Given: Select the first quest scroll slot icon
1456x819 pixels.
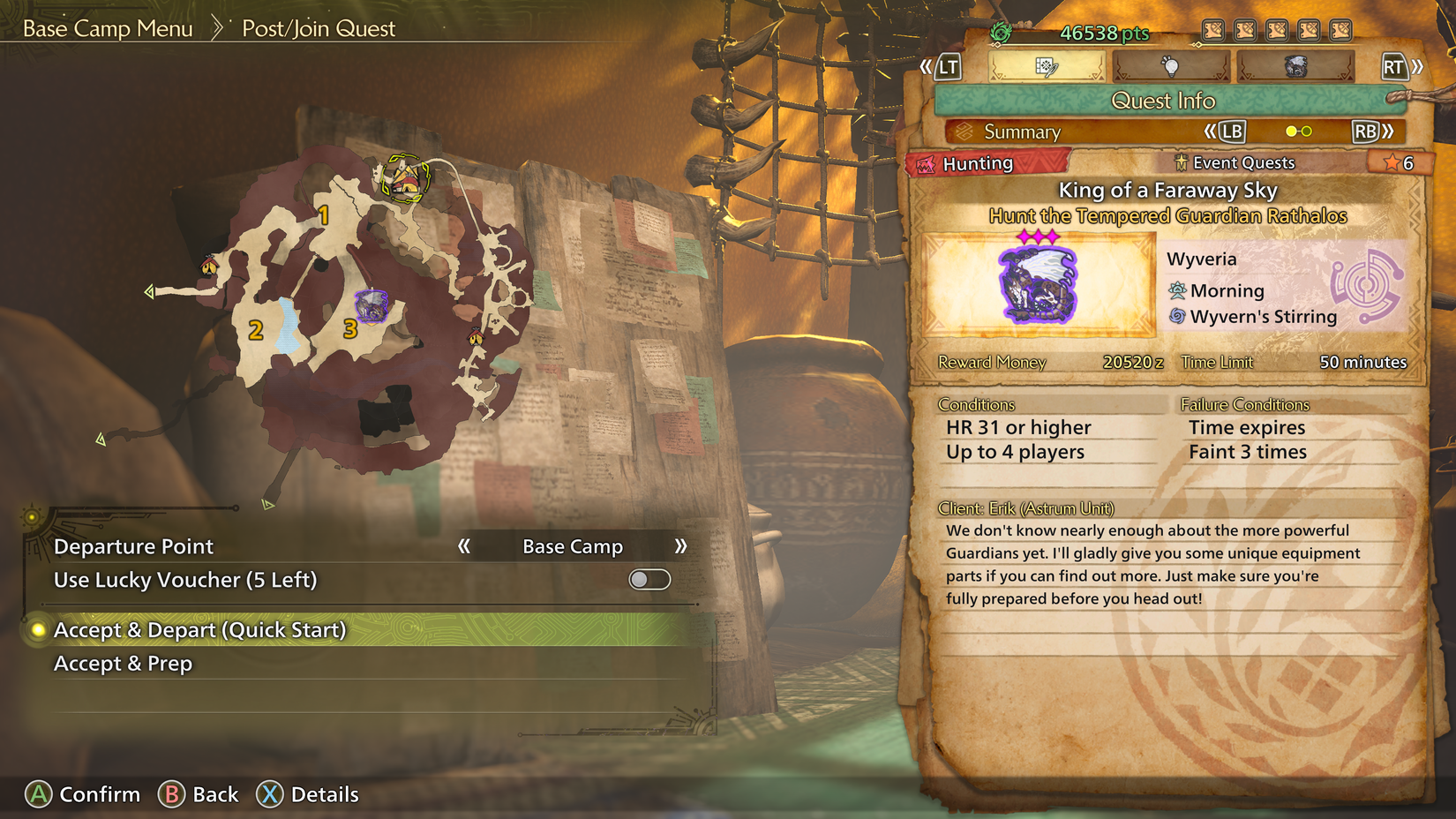Looking at the screenshot, I should coord(1212,29).
